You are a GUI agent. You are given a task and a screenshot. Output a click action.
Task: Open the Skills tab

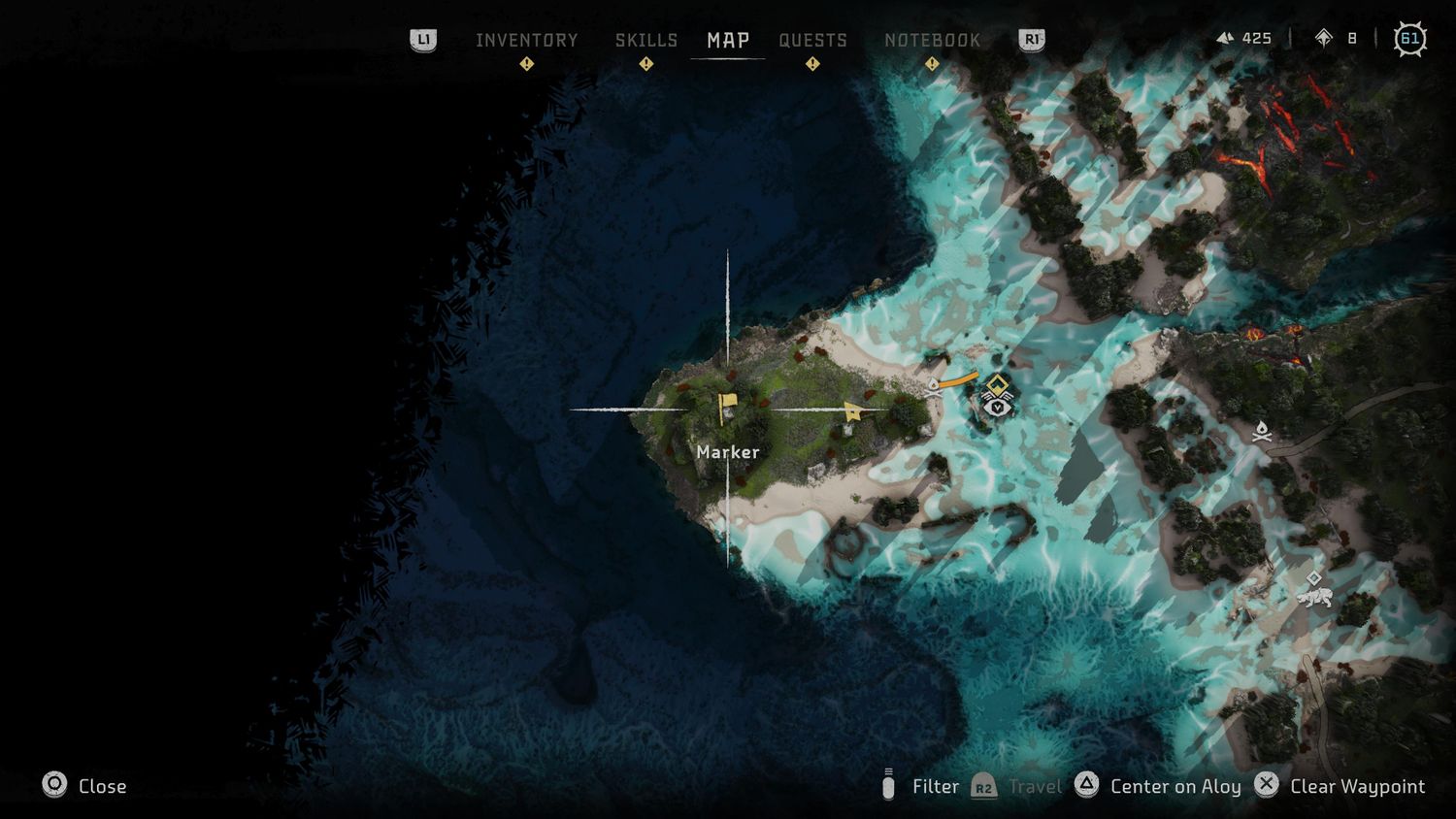[x=645, y=40]
